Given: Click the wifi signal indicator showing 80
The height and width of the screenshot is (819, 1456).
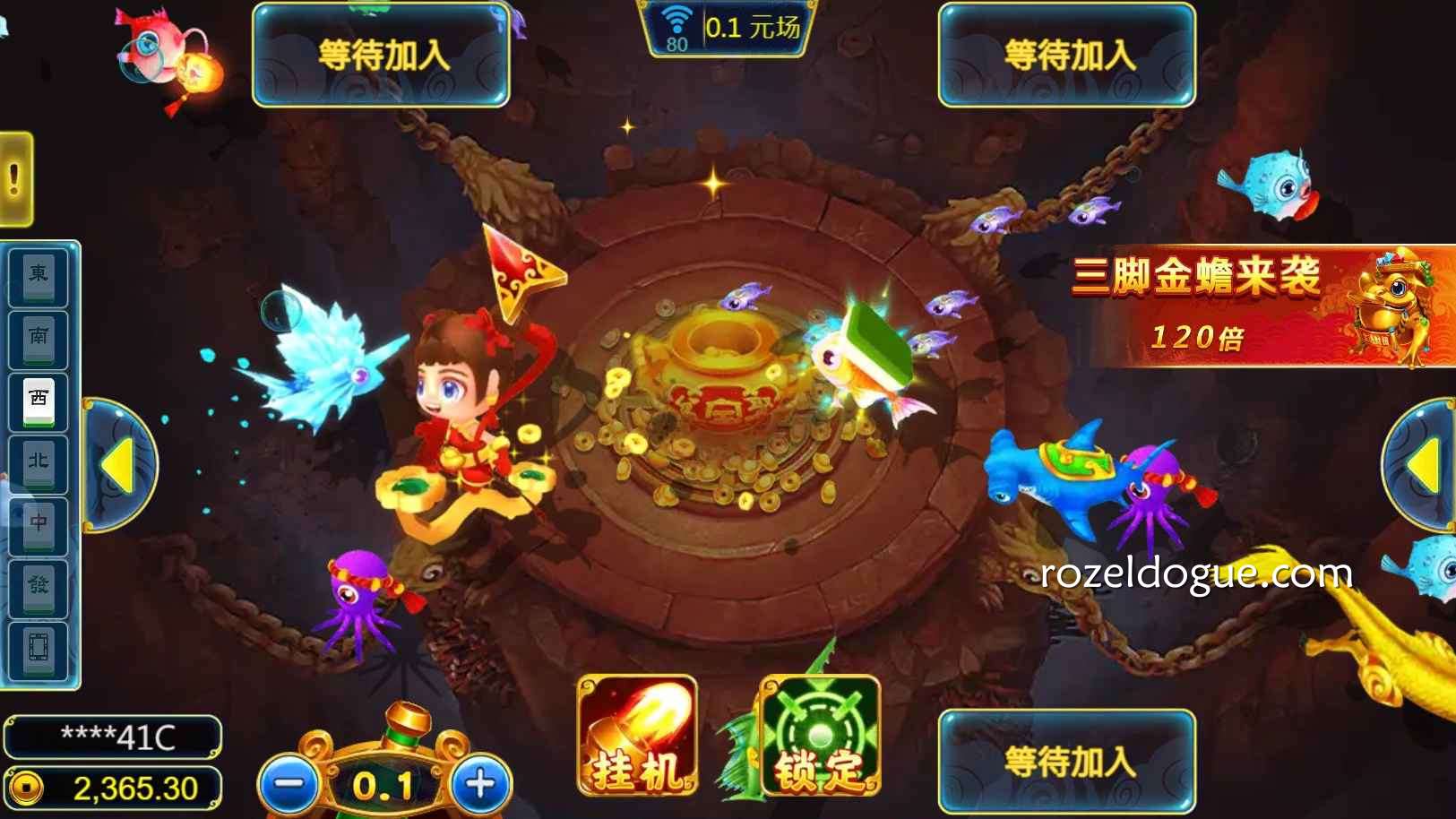Looking at the screenshot, I should [x=677, y=23].
